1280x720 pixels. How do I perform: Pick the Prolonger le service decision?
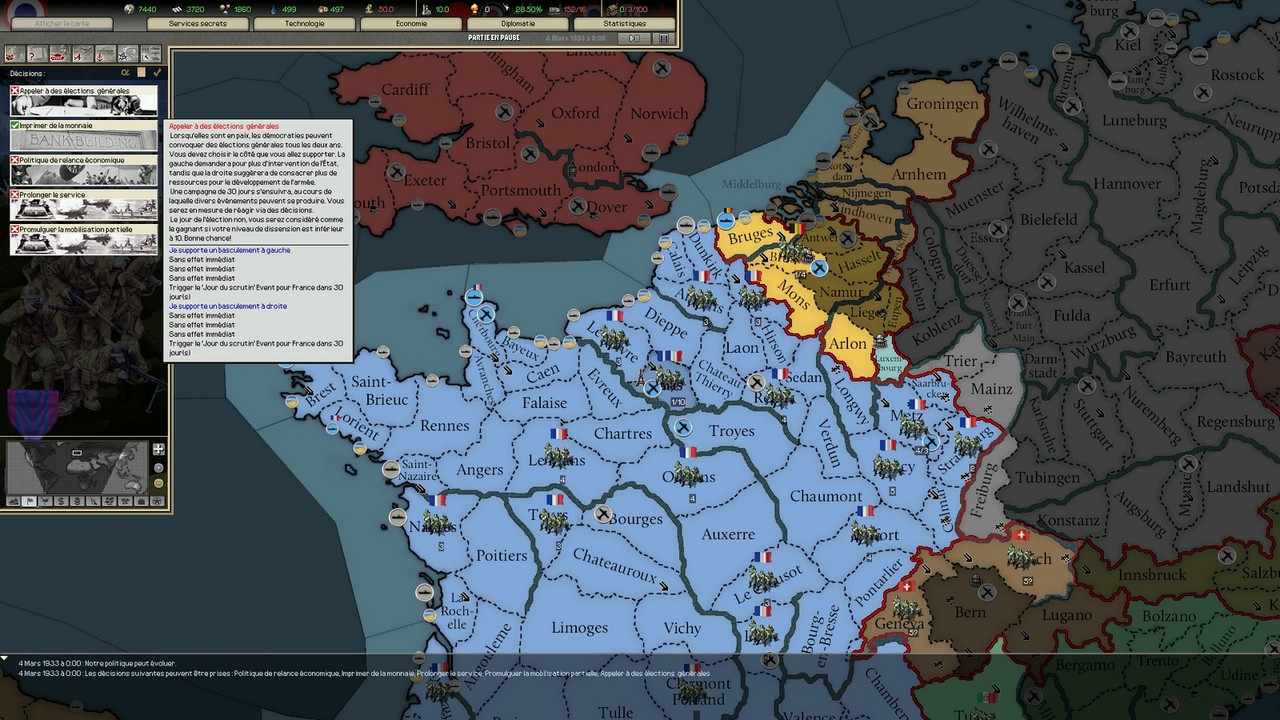[84, 204]
